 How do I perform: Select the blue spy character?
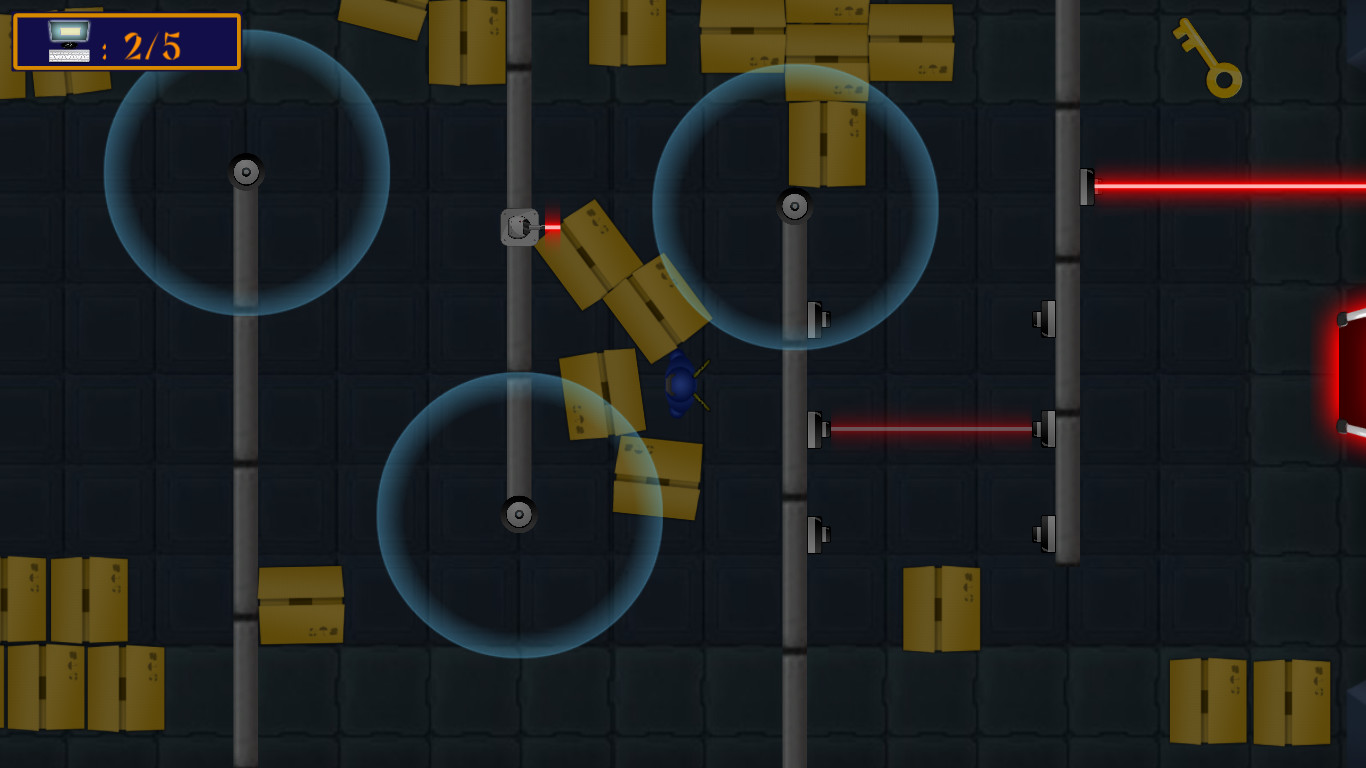pos(682,385)
